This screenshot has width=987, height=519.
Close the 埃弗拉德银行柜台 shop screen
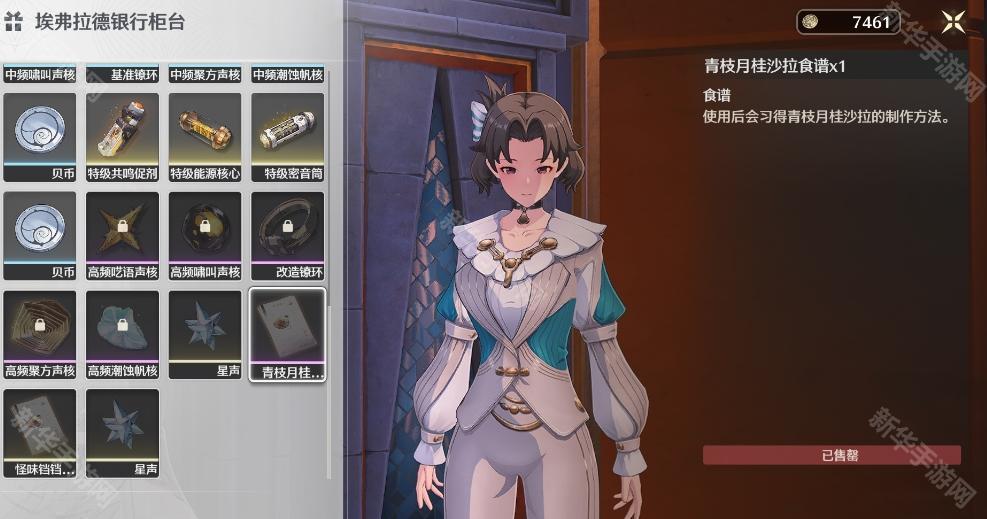click(x=952, y=22)
